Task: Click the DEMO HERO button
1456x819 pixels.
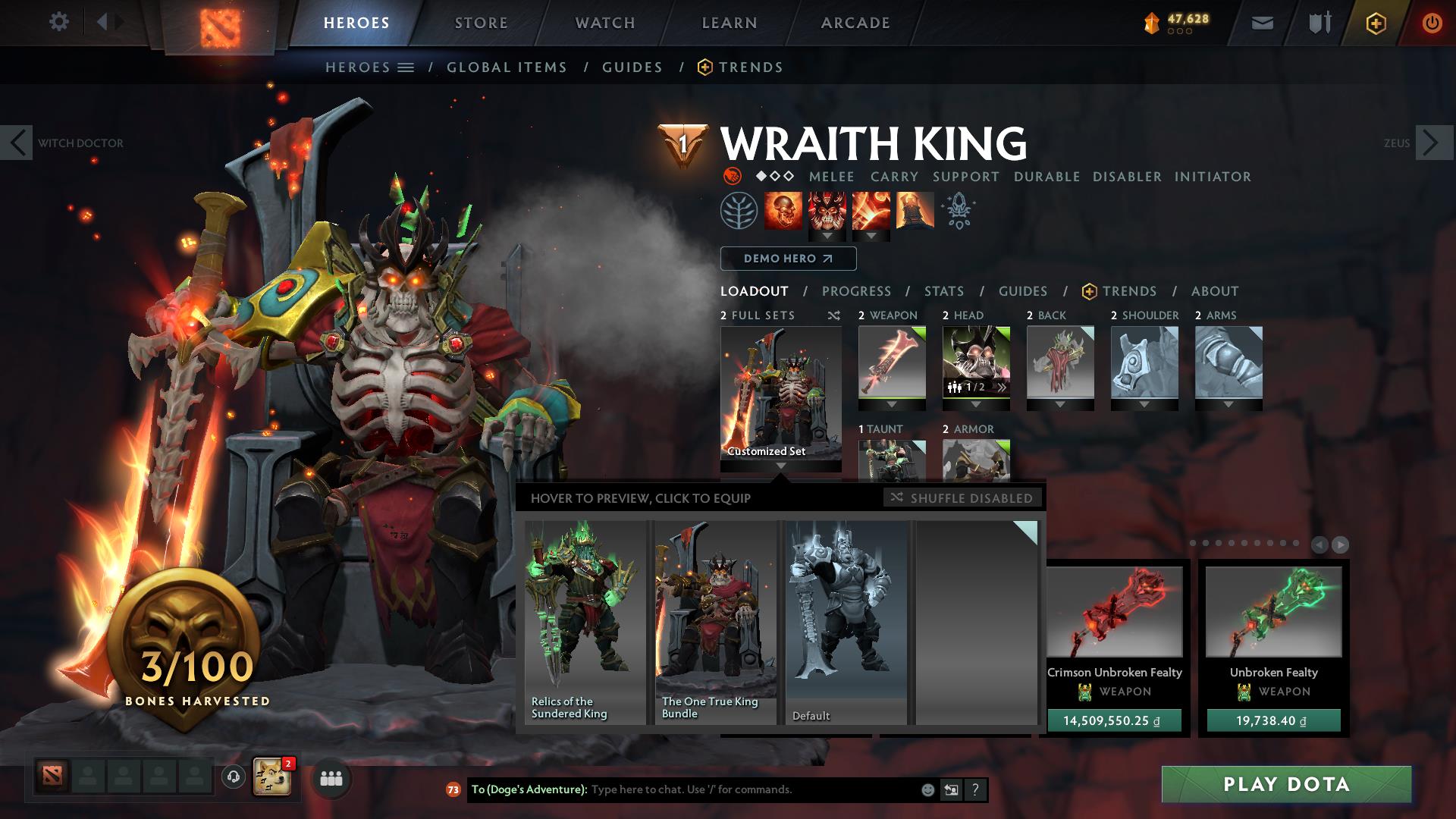Action: (787, 259)
